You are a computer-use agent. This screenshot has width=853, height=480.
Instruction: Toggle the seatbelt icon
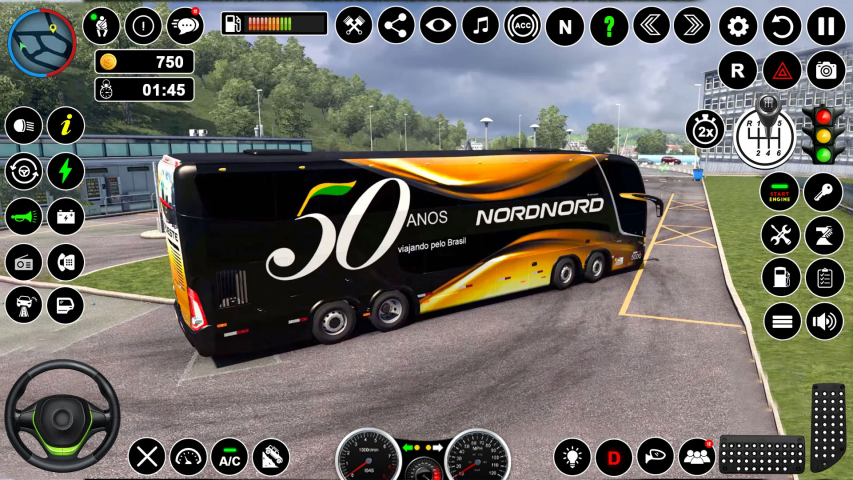(101, 25)
